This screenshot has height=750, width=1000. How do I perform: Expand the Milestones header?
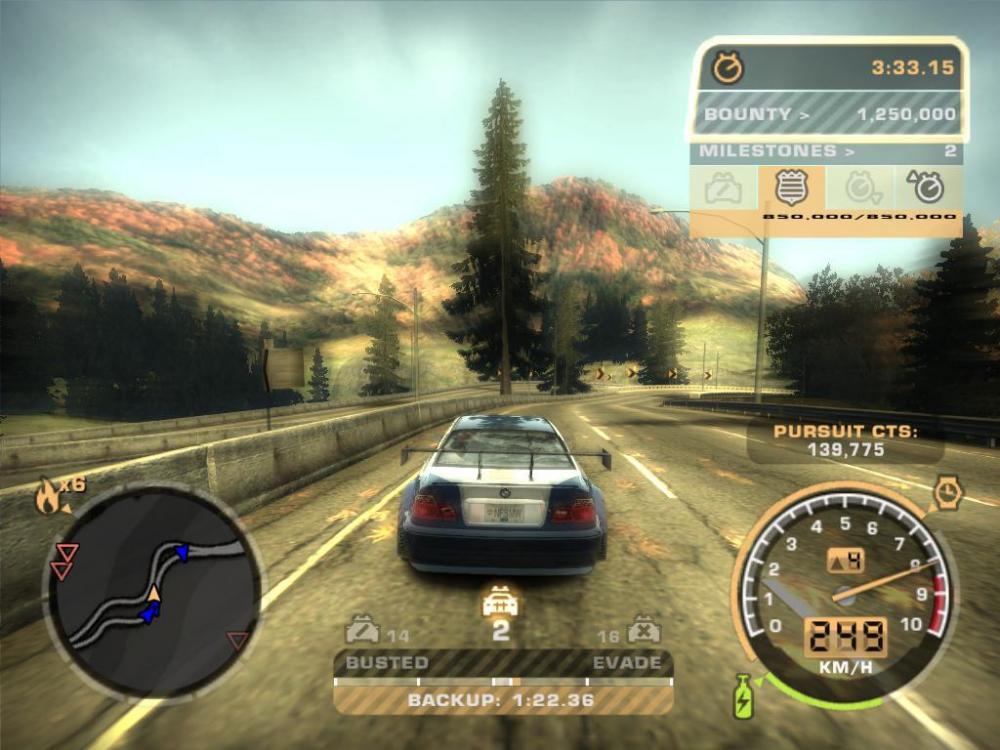826,151
